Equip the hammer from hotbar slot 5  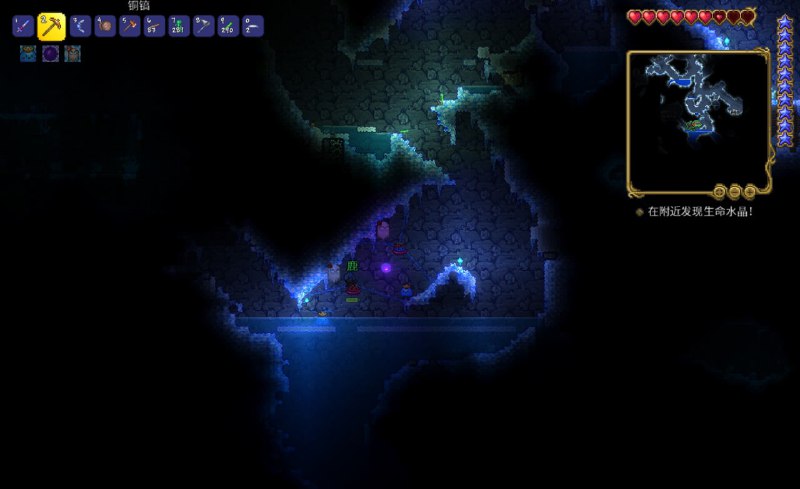[x=130, y=26]
